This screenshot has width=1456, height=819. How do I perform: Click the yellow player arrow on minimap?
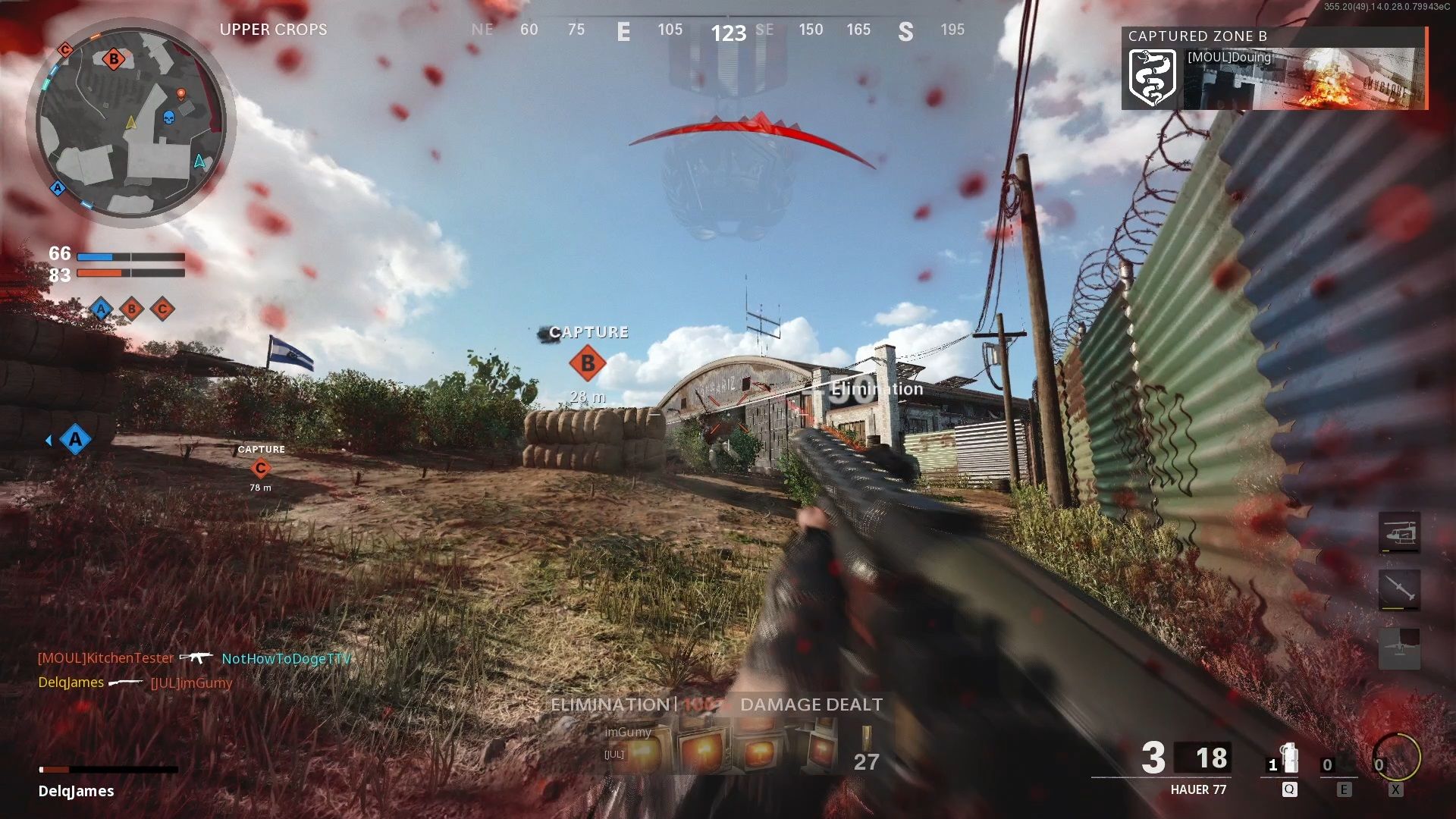tap(130, 121)
